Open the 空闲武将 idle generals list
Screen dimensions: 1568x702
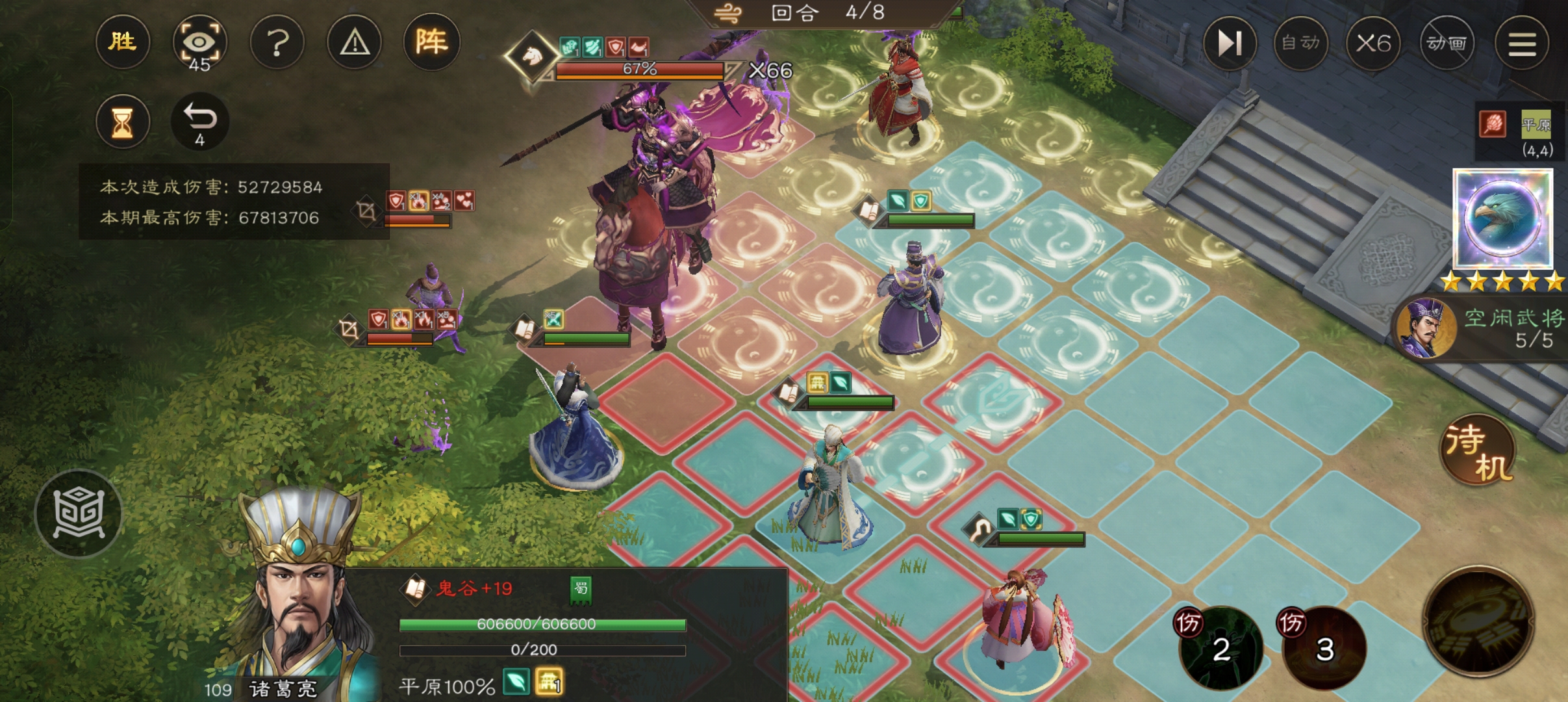pyautogui.click(x=1487, y=328)
